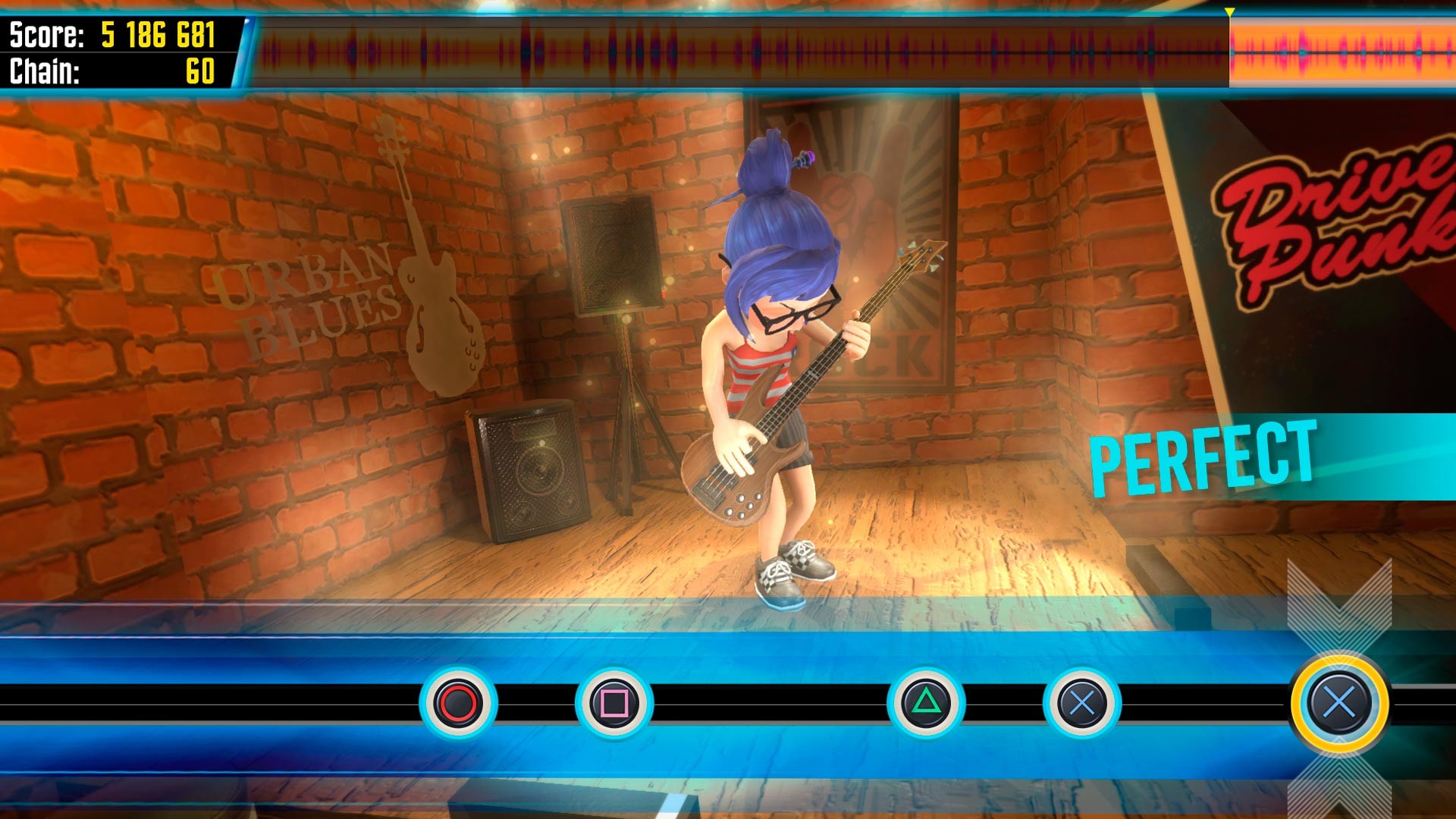Click the highlighted orange section of the song waveform

point(1342,52)
